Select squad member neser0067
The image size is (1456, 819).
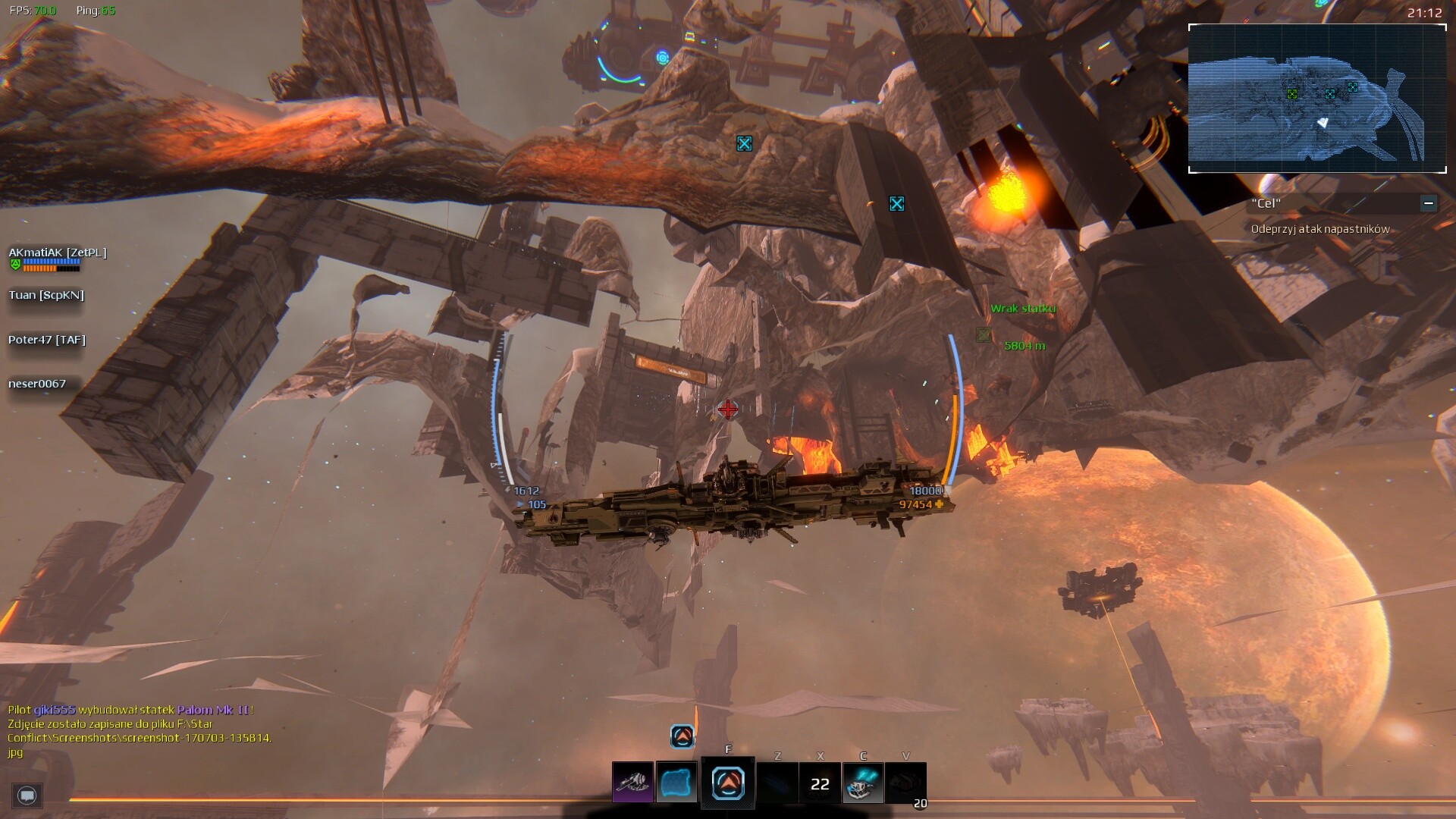[37, 384]
